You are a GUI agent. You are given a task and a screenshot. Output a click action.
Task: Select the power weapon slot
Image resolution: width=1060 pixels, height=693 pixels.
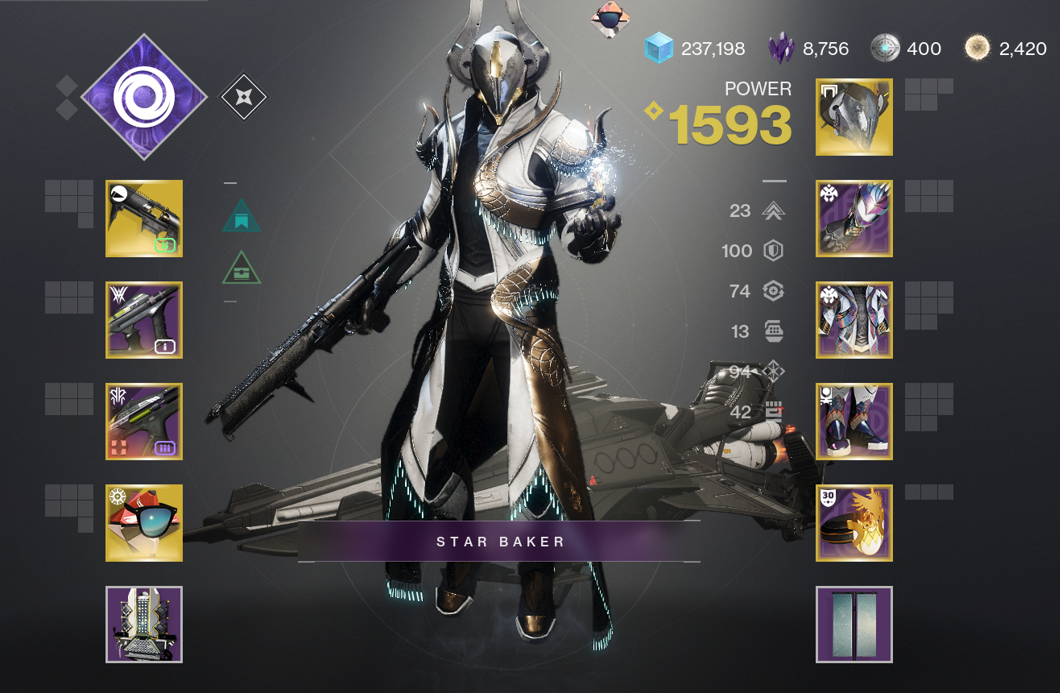coord(144,422)
